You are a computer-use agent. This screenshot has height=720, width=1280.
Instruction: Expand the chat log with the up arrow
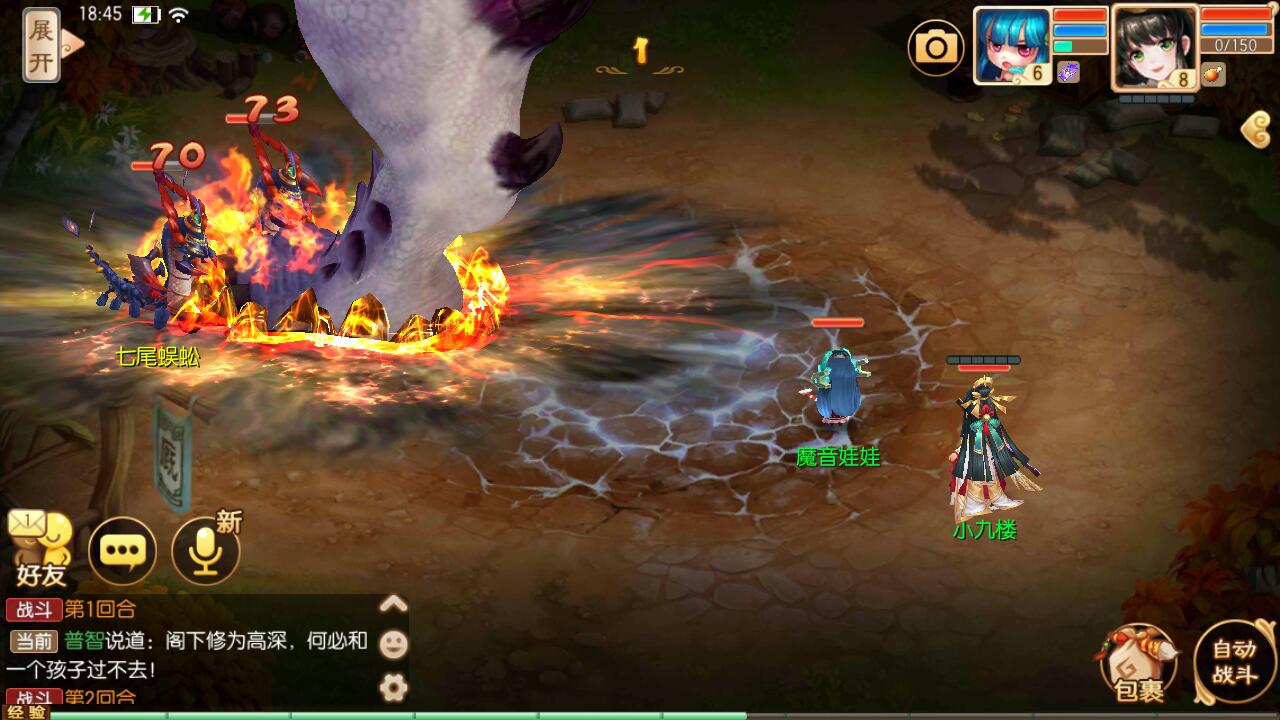tap(394, 603)
